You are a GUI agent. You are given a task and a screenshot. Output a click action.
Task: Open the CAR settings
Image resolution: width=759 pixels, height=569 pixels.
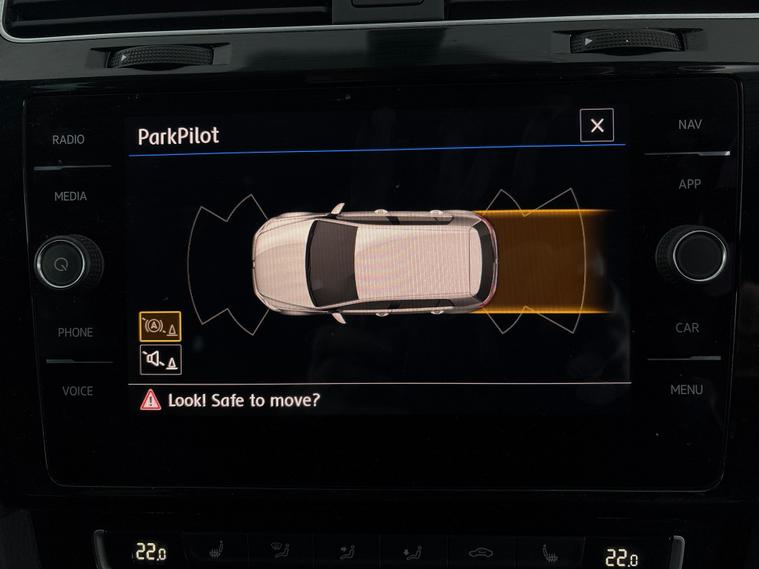click(x=687, y=328)
